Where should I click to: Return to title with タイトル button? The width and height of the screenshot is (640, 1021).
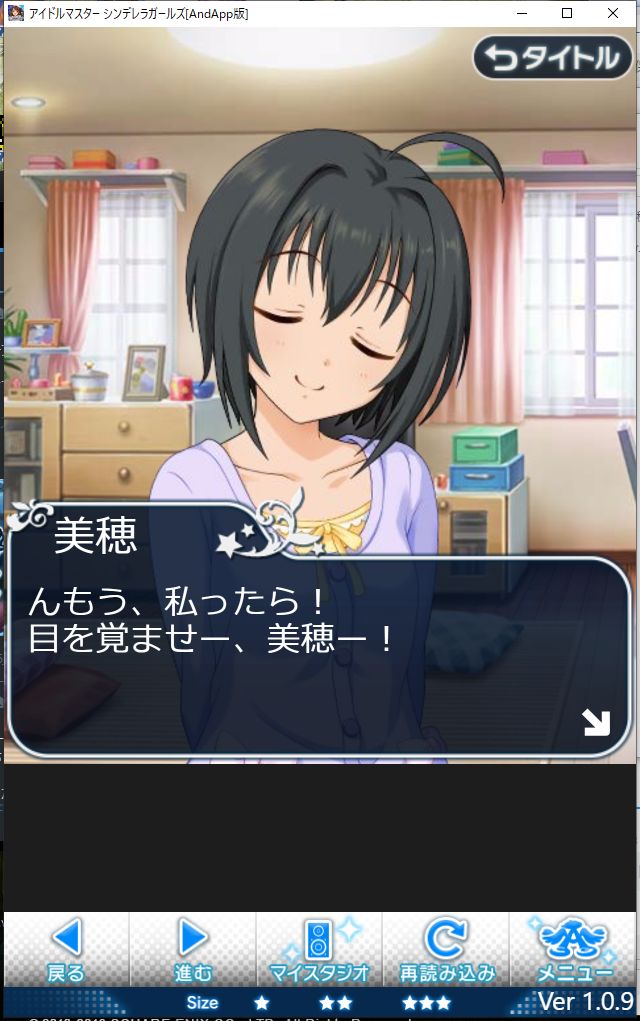pyautogui.click(x=553, y=58)
